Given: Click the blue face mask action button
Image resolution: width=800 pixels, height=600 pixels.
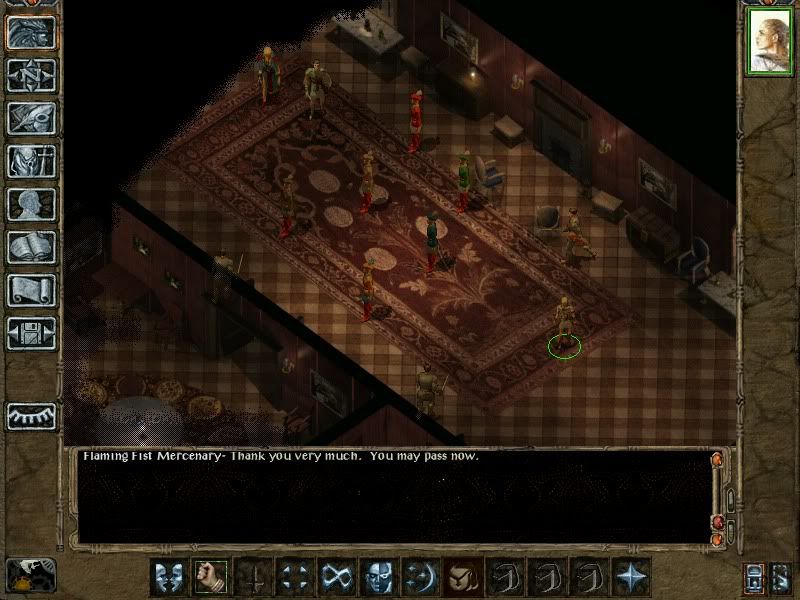Looking at the screenshot, I should [378, 577].
